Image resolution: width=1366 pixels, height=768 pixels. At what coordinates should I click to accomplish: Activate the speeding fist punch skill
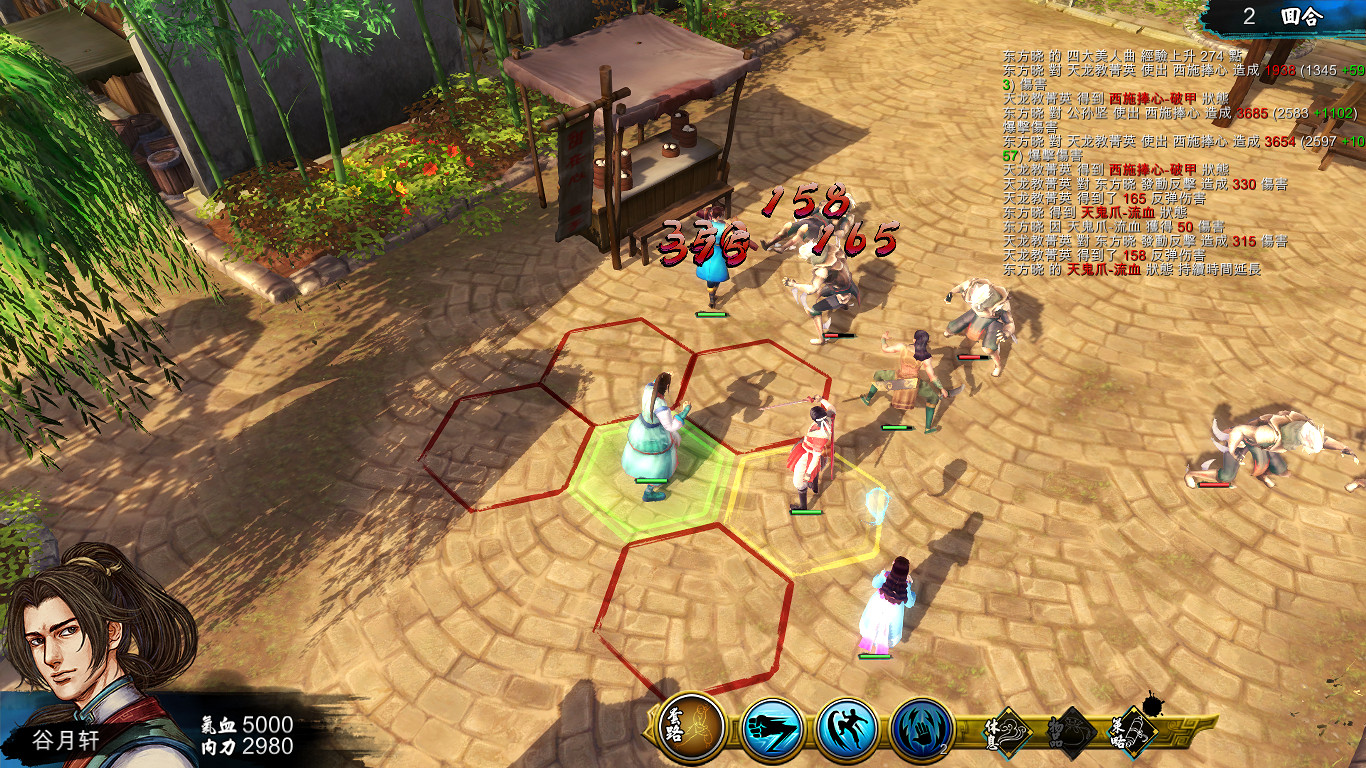click(x=774, y=729)
